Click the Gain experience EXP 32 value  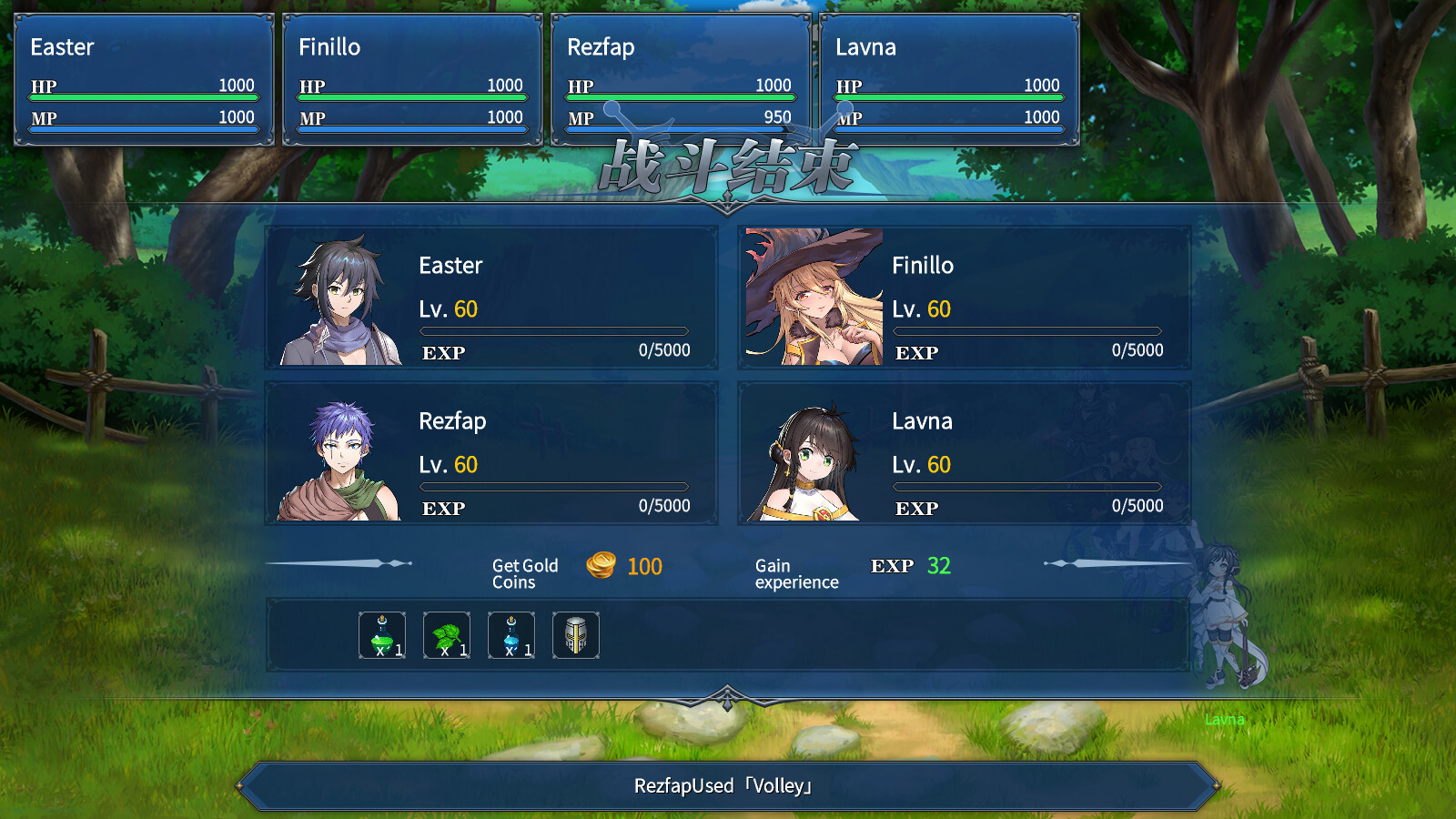tap(938, 565)
